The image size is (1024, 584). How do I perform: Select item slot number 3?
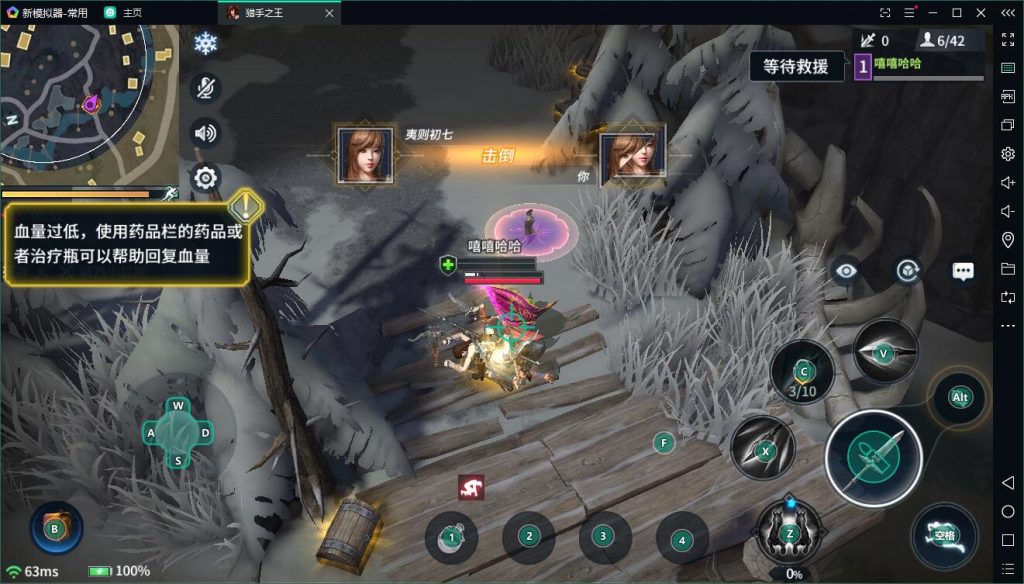click(x=604, y=538)
